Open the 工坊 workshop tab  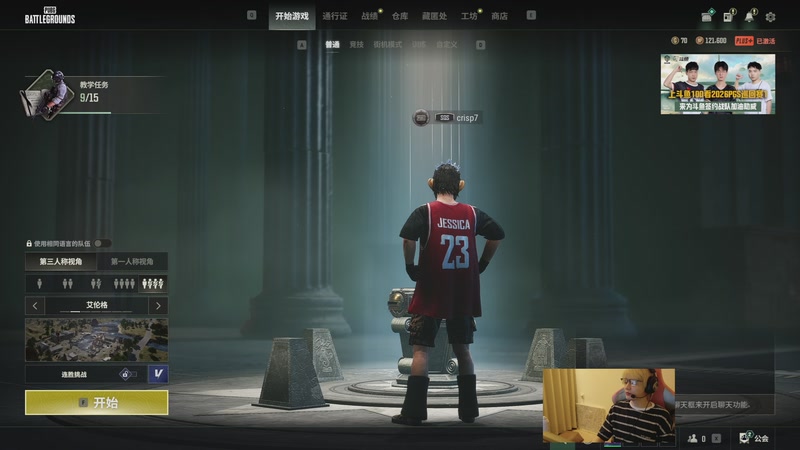click(x=469, y=16)
